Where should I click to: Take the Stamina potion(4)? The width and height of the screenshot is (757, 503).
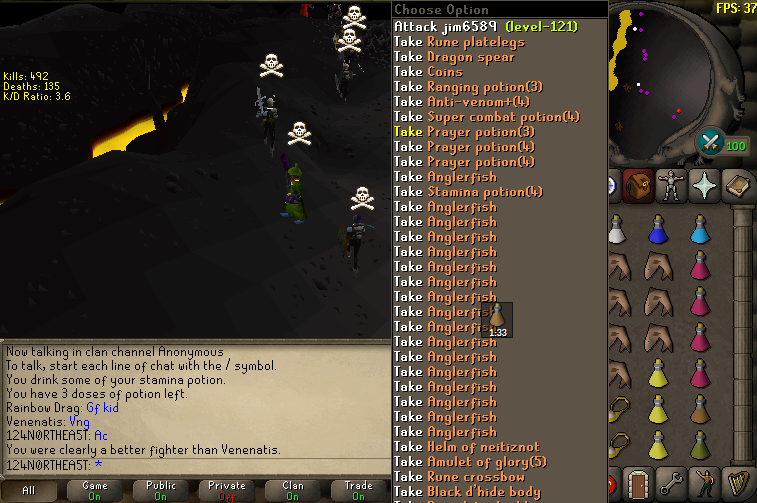468,192
